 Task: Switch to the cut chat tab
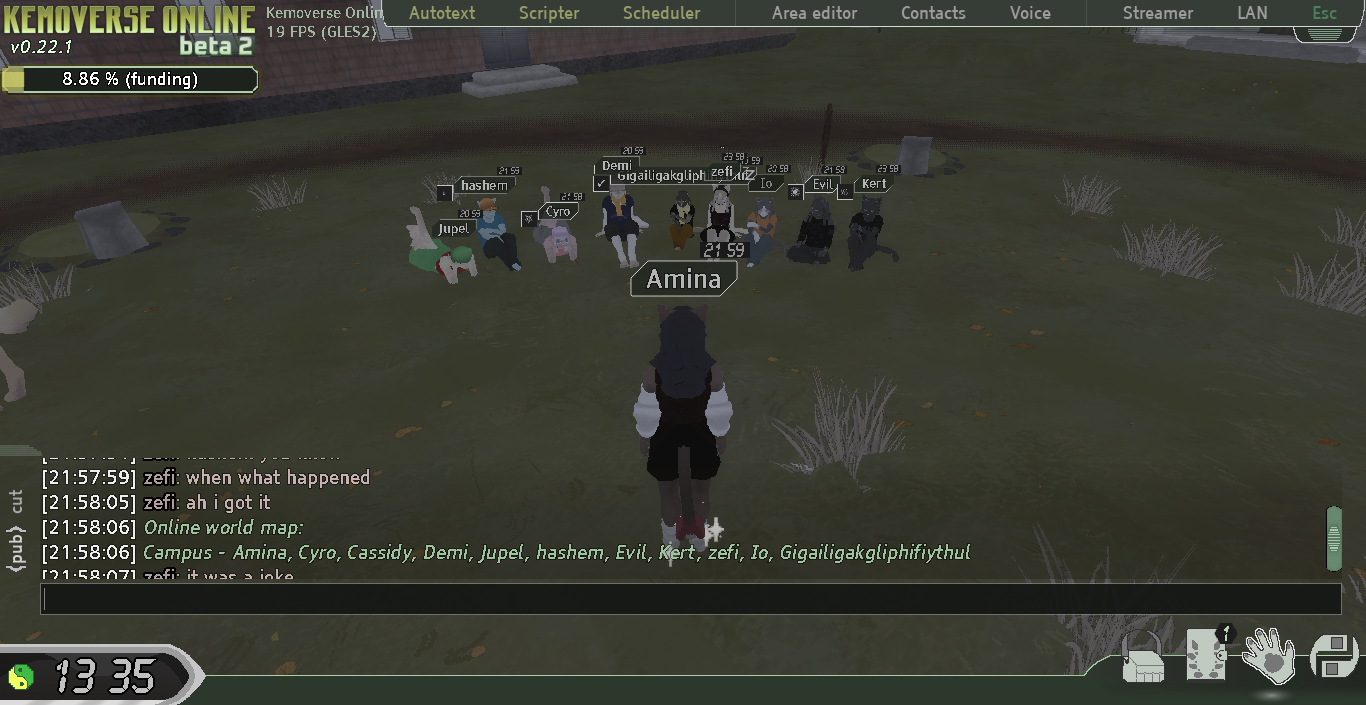[16, 502]
